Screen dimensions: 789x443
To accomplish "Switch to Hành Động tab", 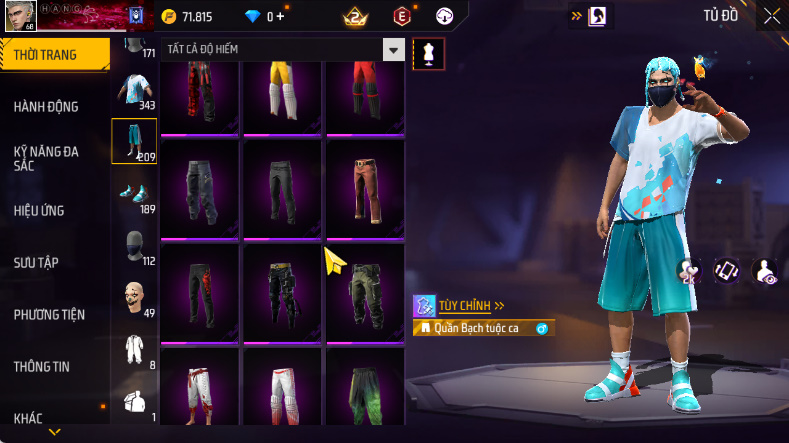I will 46,107.
